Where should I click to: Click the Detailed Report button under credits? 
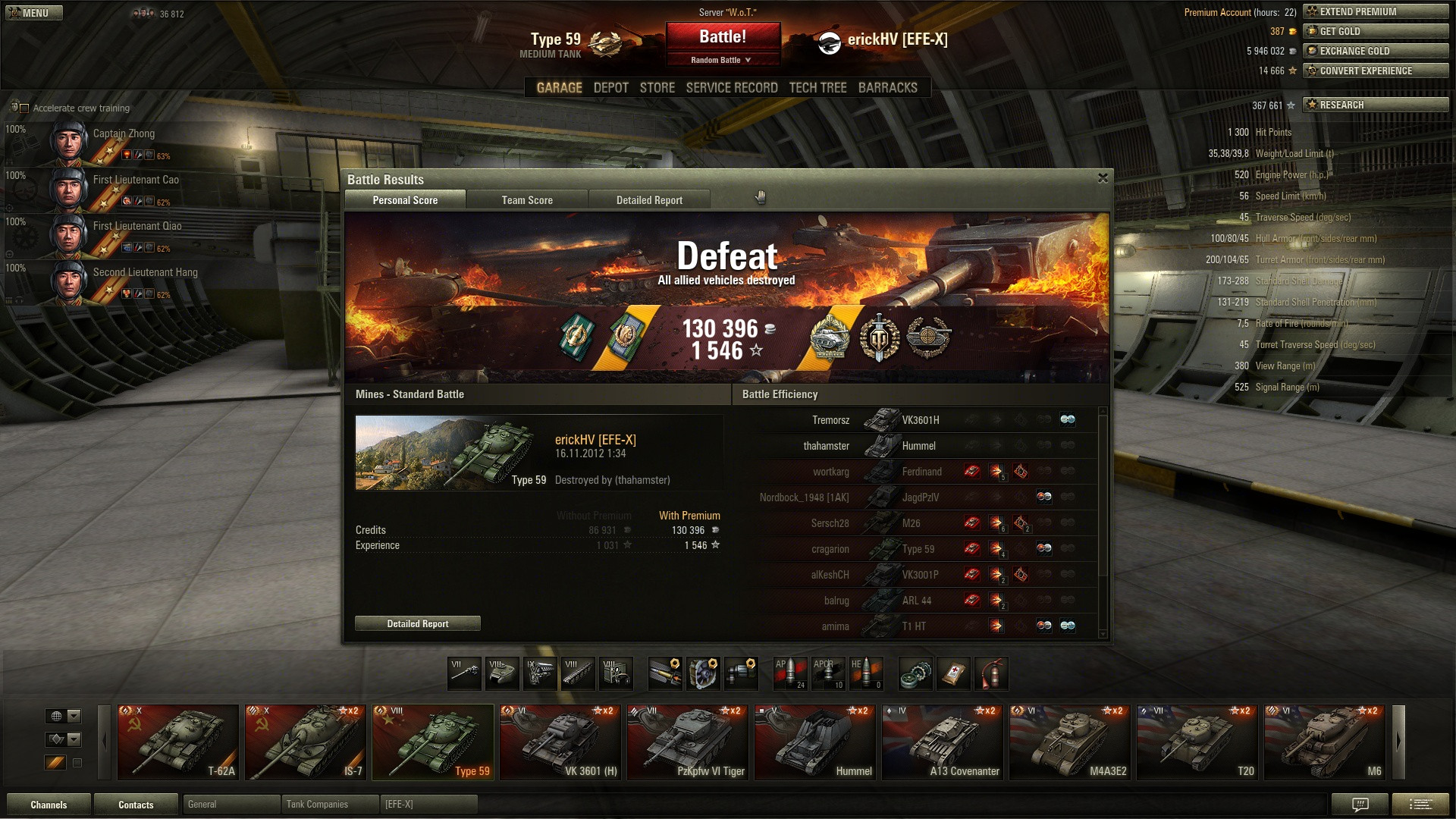[418, 624]
